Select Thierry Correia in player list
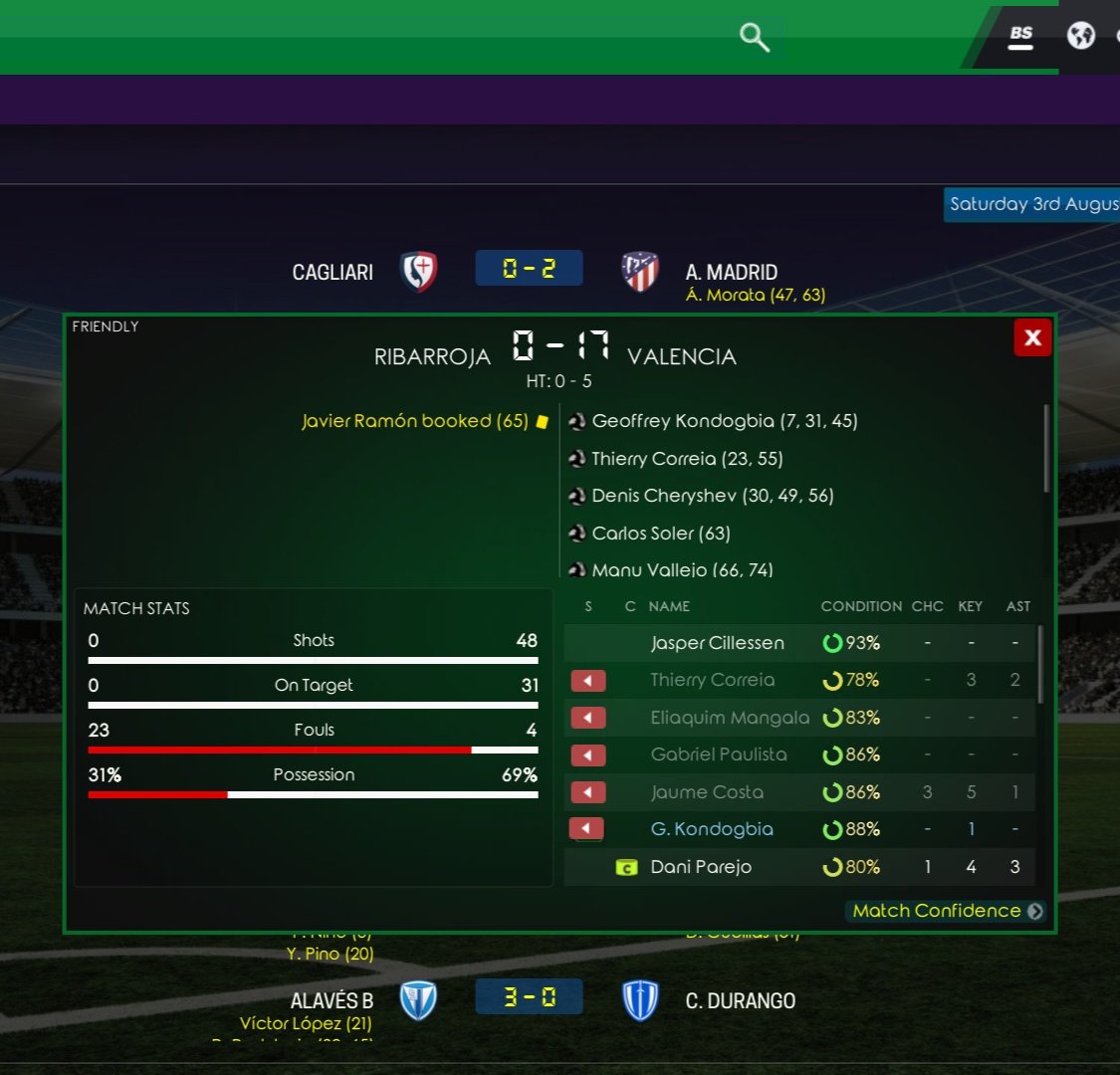This screenshot has height=1075, width=1120. (x=712, y=680)
